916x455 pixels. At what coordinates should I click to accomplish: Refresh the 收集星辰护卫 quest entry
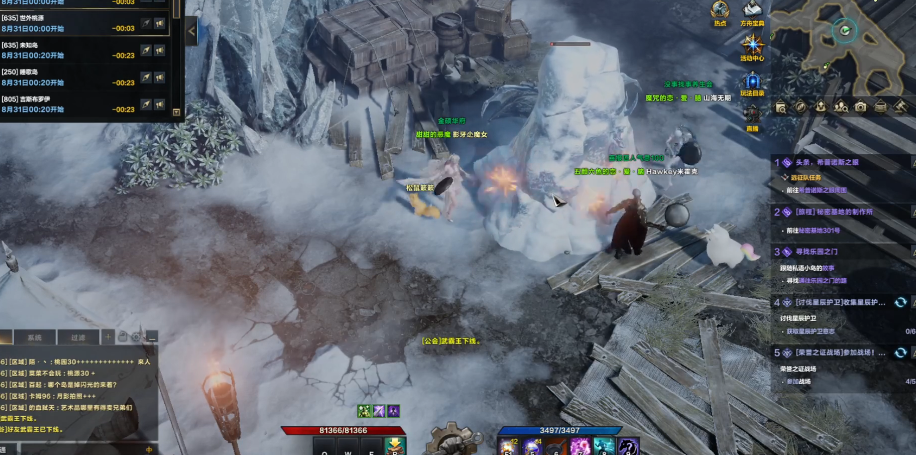[900, 302]
